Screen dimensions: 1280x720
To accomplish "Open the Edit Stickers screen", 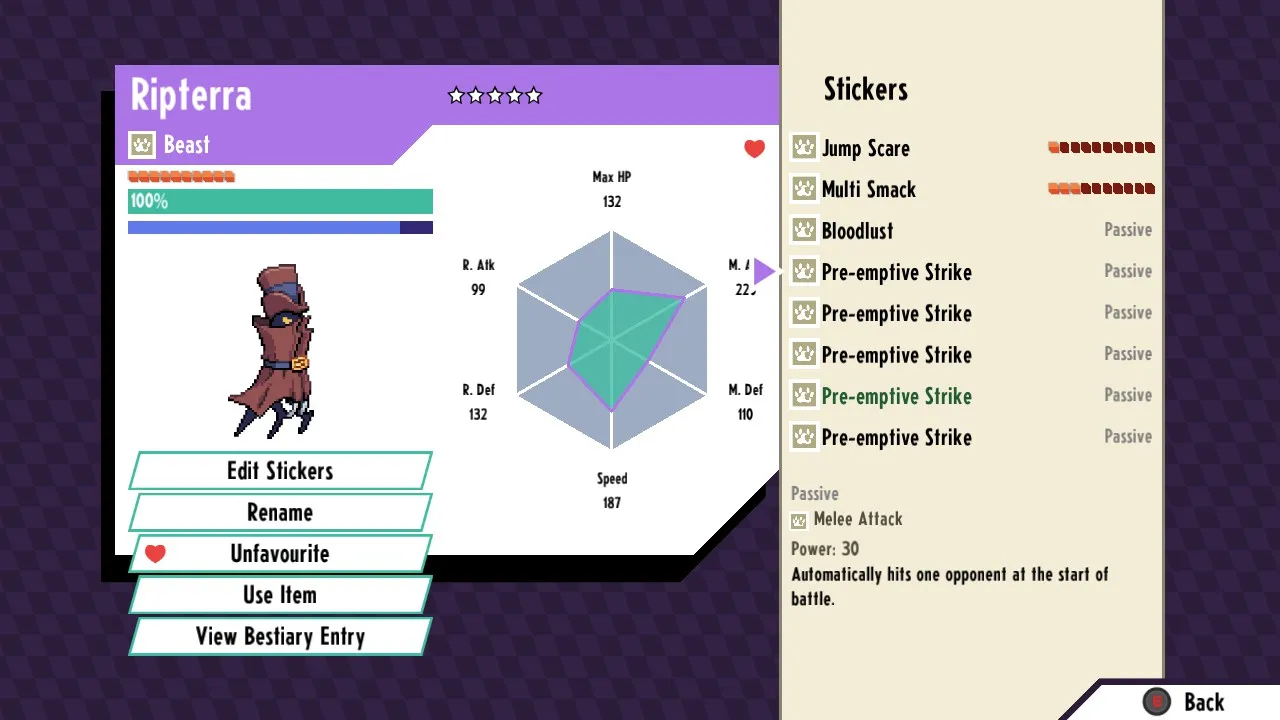I will tap(280, 470).
